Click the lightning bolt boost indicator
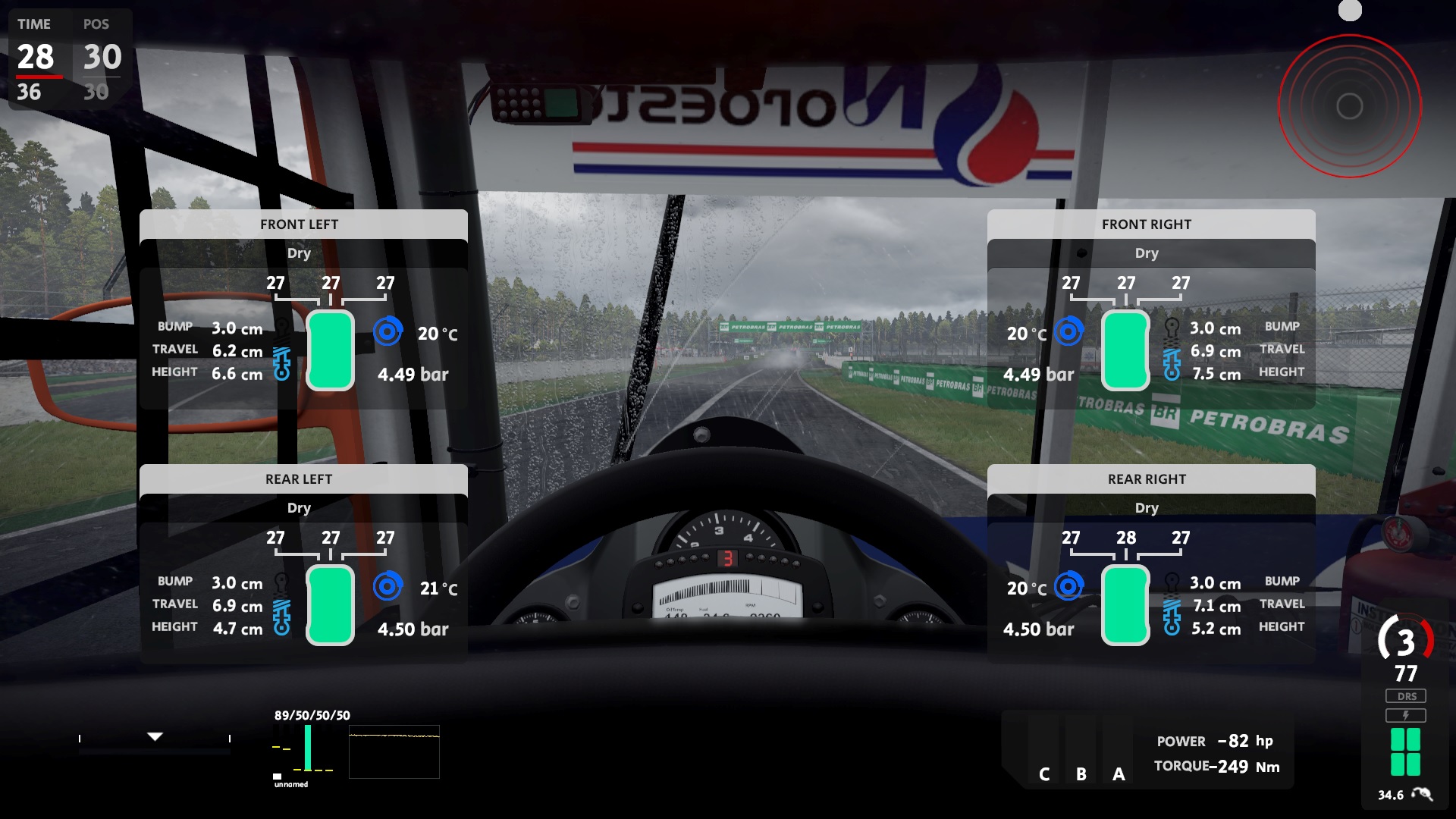1456x819 pixels. (x=1406, y=715)
